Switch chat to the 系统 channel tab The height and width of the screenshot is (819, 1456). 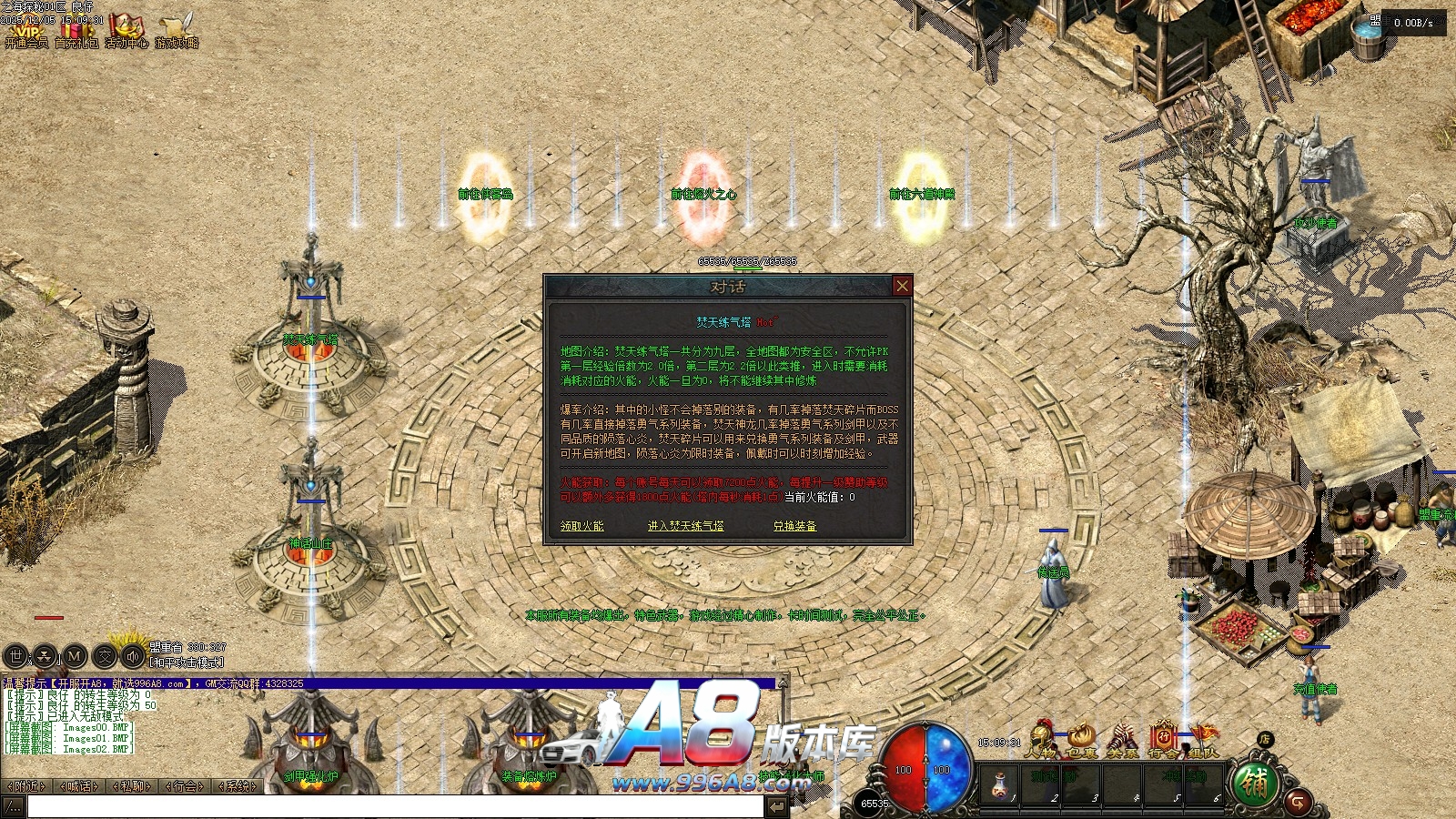point(238,786)
